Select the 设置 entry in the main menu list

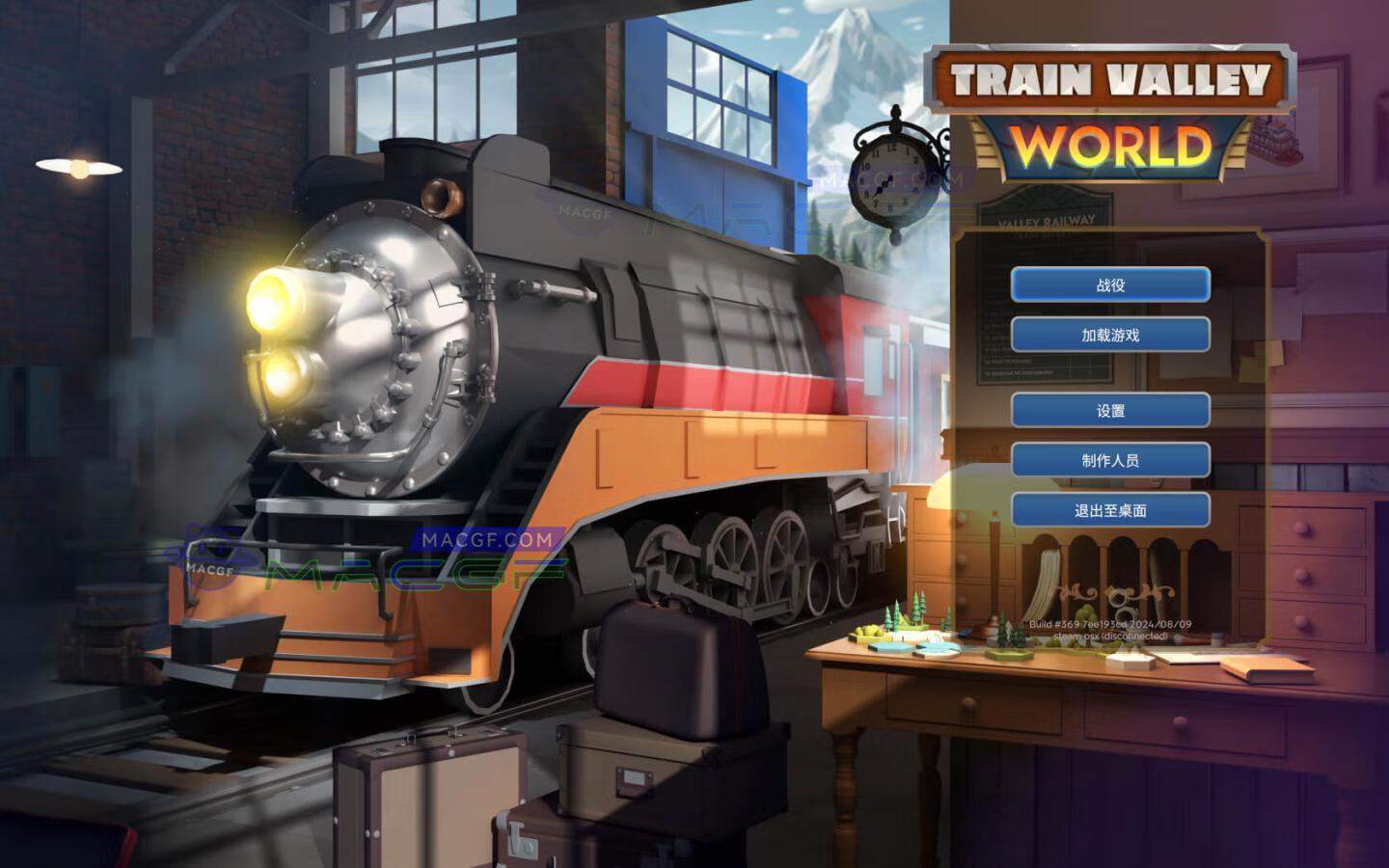coord(1109,410)
